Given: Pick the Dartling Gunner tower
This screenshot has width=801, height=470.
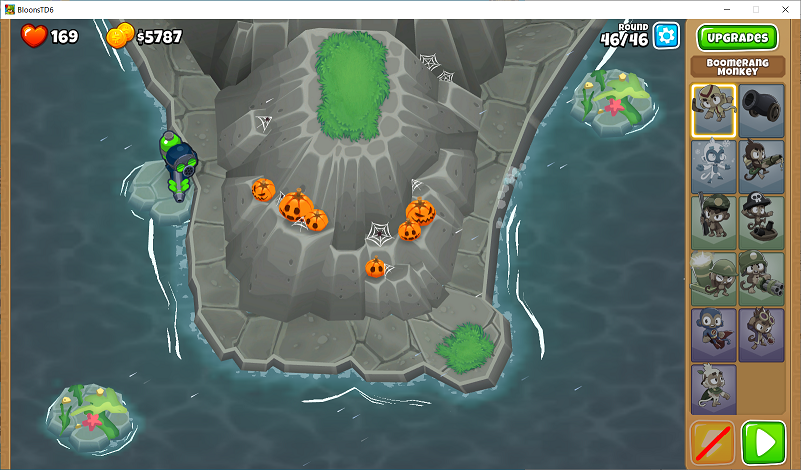Looking at the screenshot, I should pyautogui.click(x=762, y=278).
